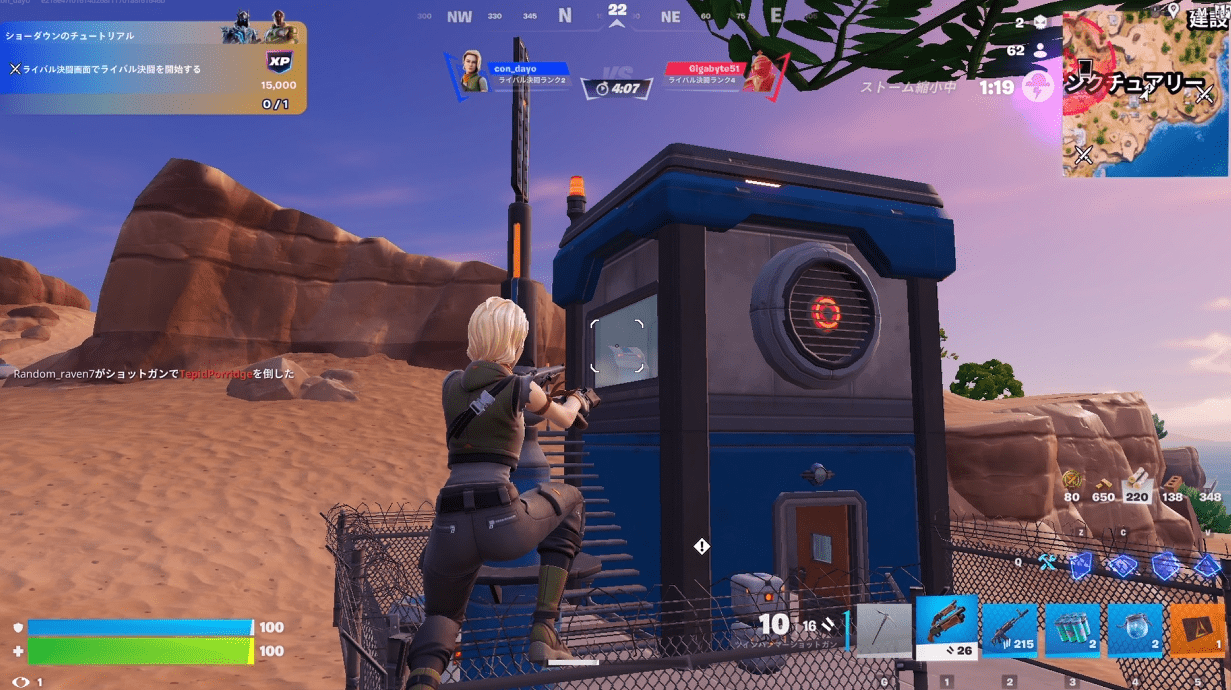
Task: Click the con_dayo player portrait
Action: pyautogui.click(x=473, y=72)
